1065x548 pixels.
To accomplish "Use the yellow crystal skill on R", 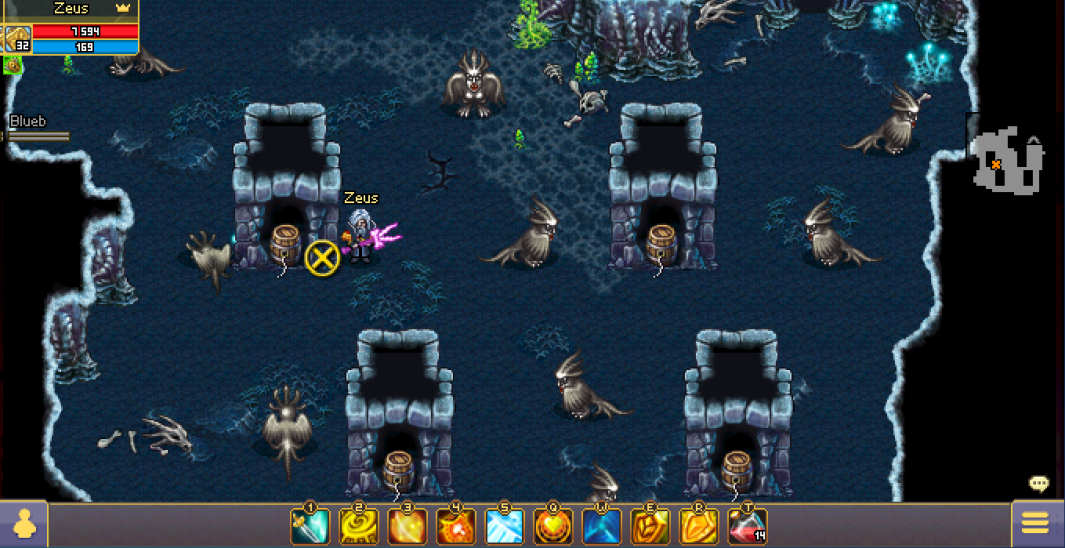I will tap(699, 526).
